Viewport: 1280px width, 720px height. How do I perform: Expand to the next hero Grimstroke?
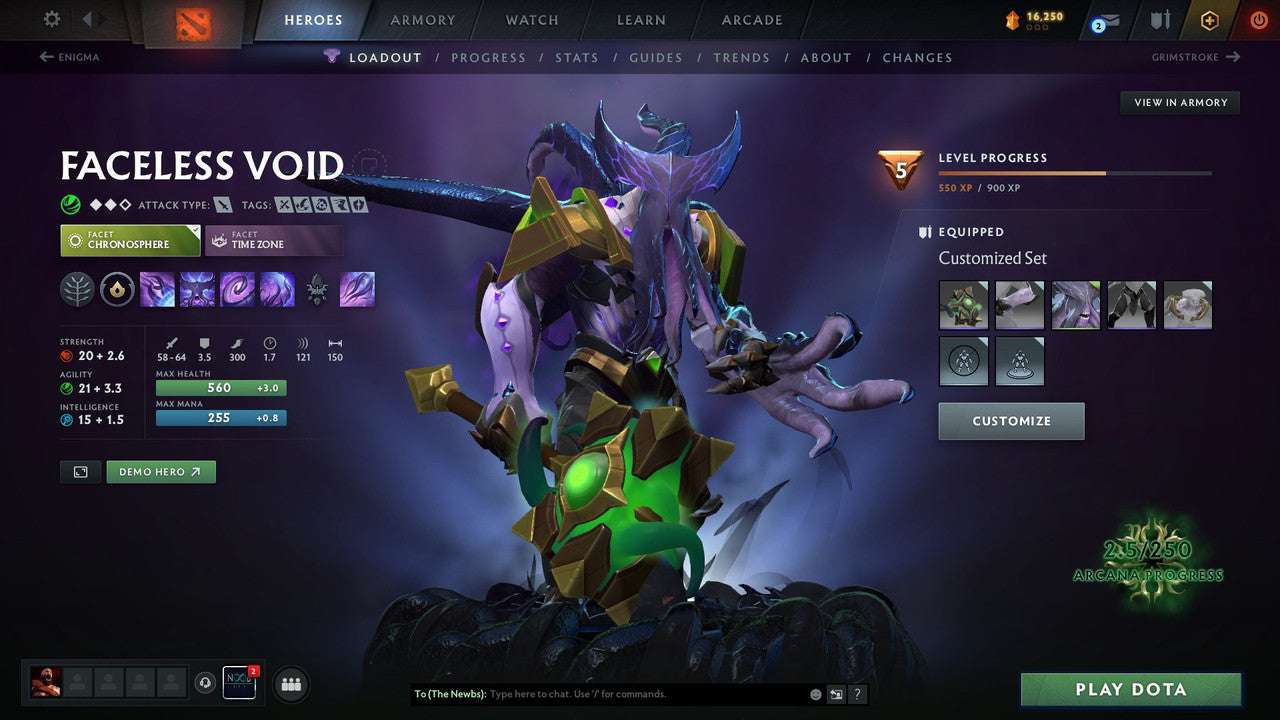point(1194,57)
